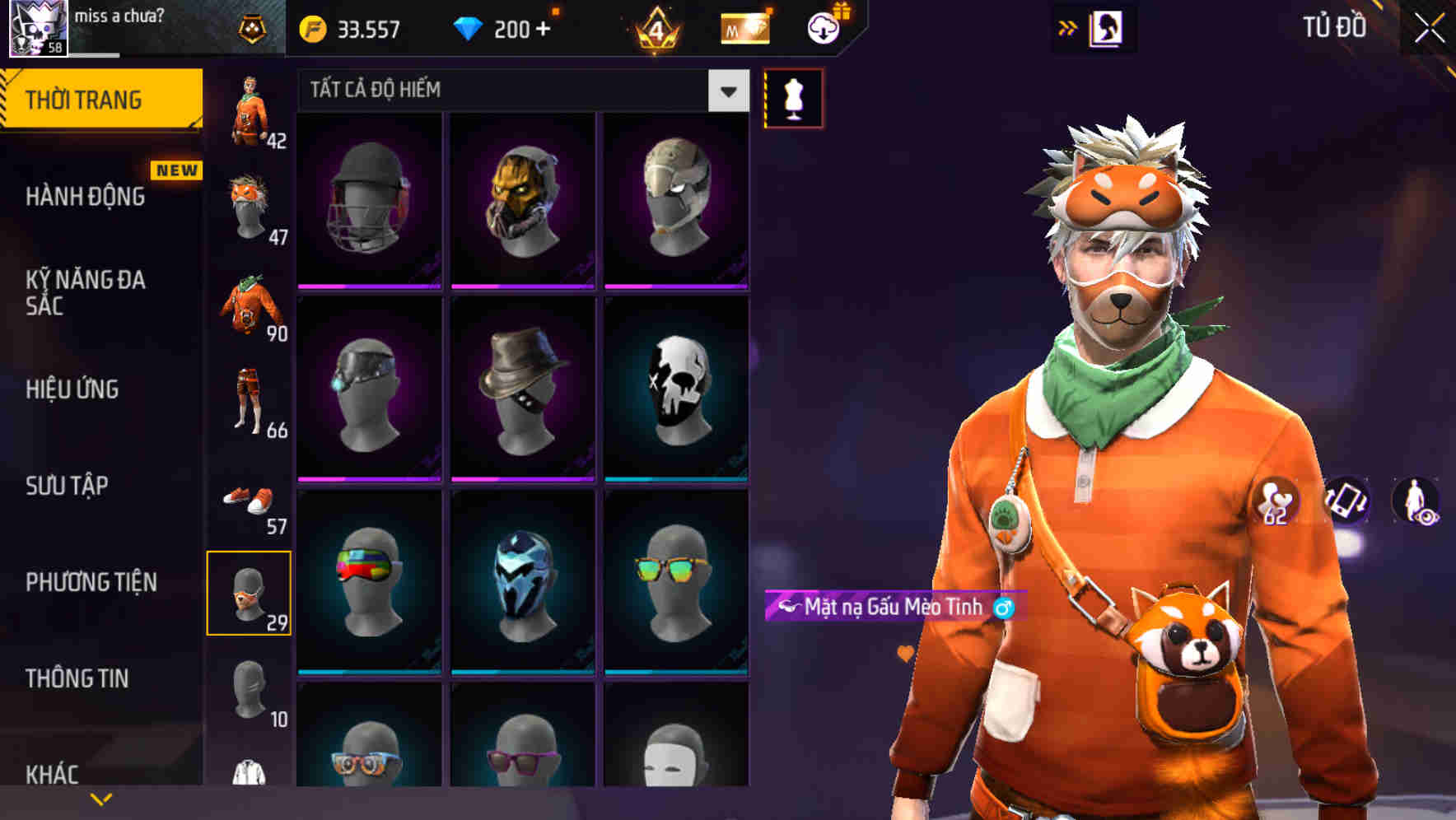This screenshot has width=1456, height=820.
Task: Tap the membership M card icon
Action: click(x=744, y=29)
